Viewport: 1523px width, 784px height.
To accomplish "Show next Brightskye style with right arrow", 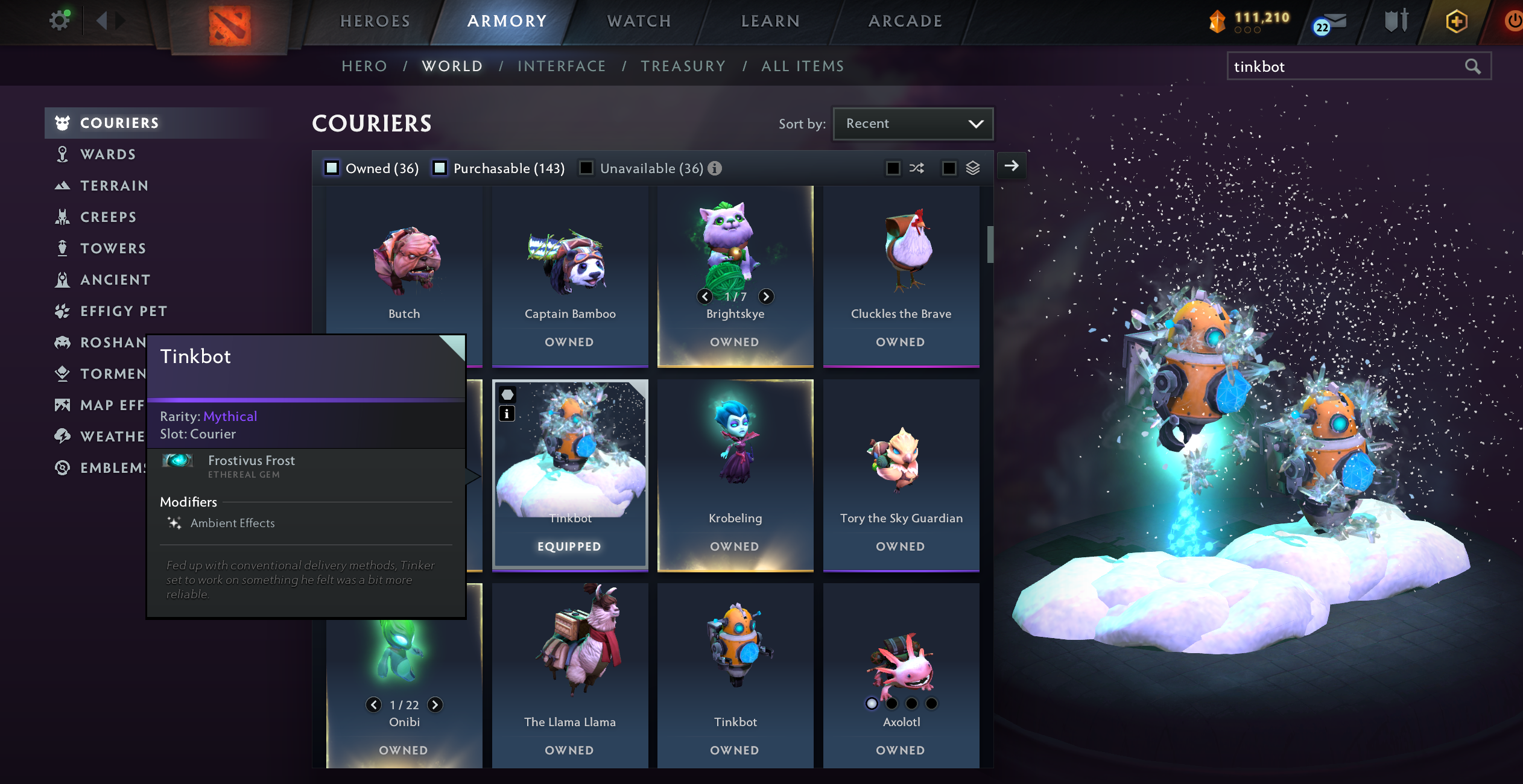I will click(766, 296).
